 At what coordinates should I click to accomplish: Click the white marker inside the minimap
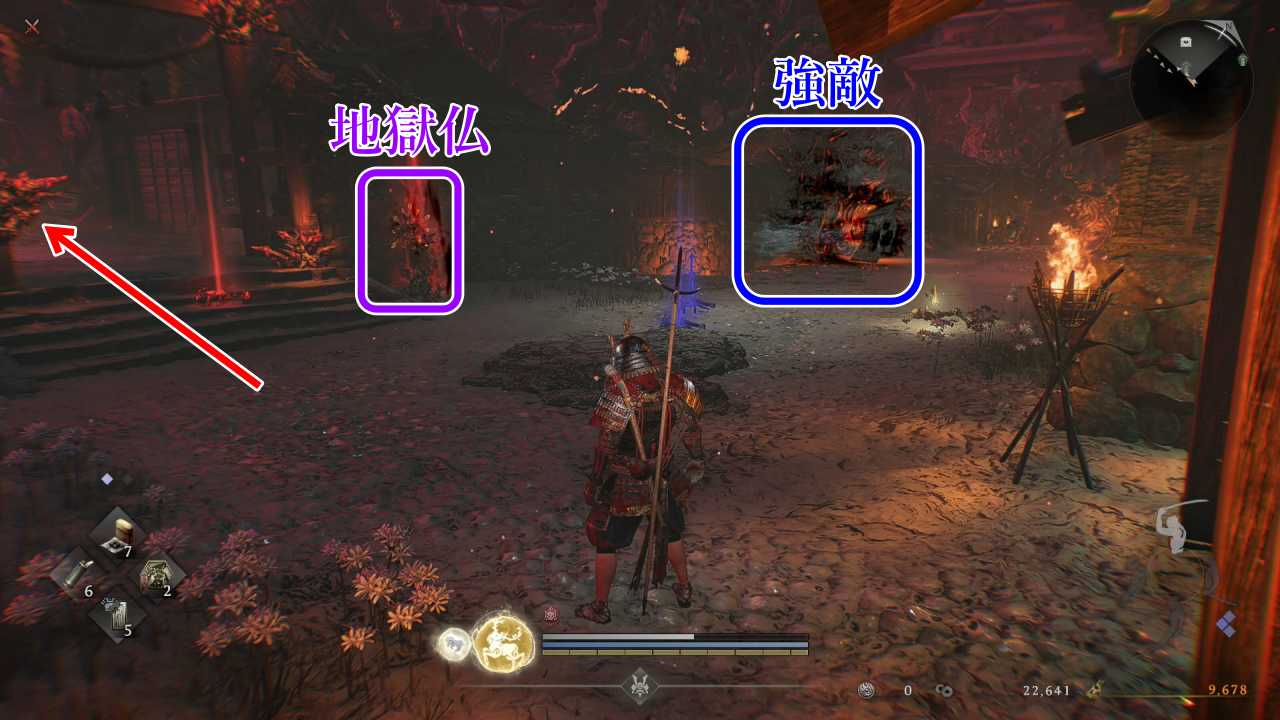click(x=1184, y=42)
